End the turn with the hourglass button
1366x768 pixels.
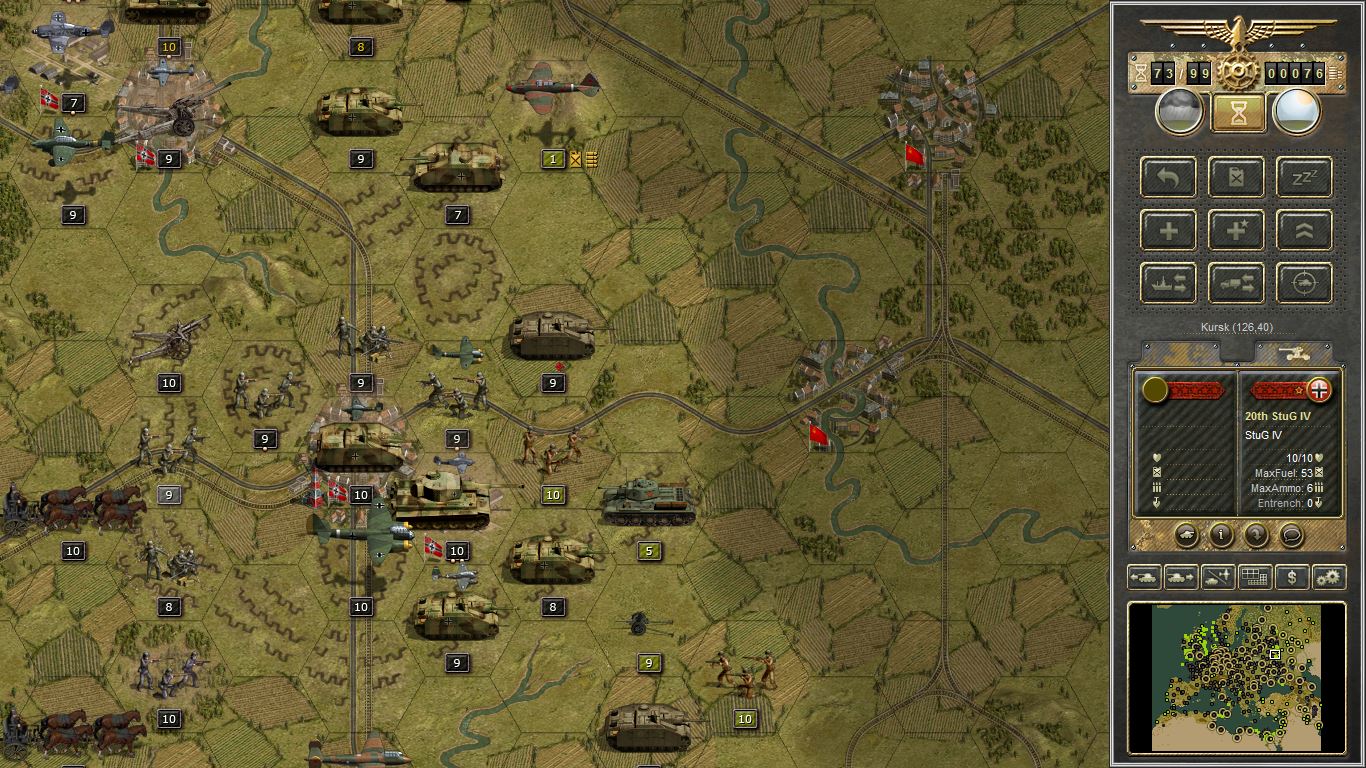click(x=1238, y=110)
